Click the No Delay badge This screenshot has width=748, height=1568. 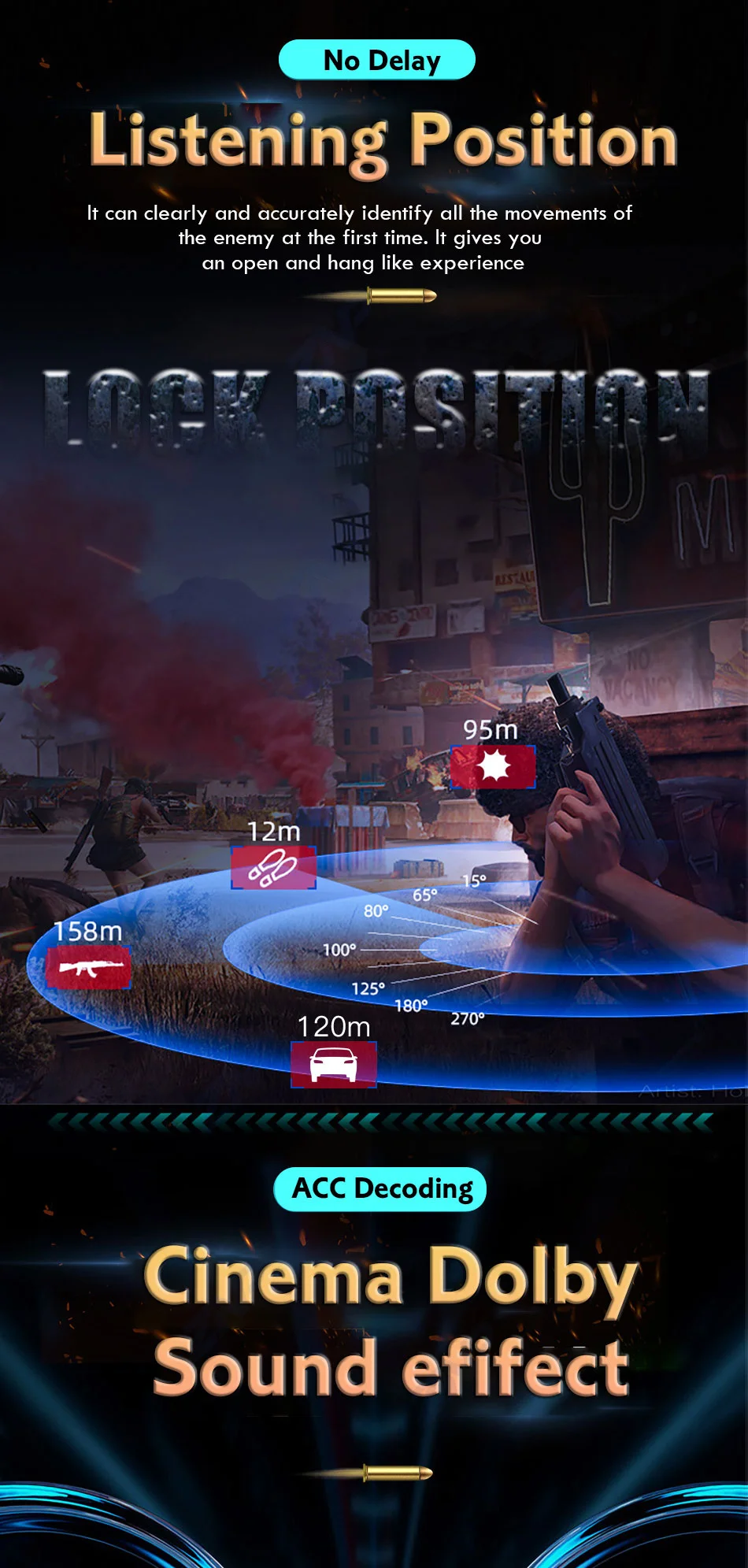pos(377,60)
